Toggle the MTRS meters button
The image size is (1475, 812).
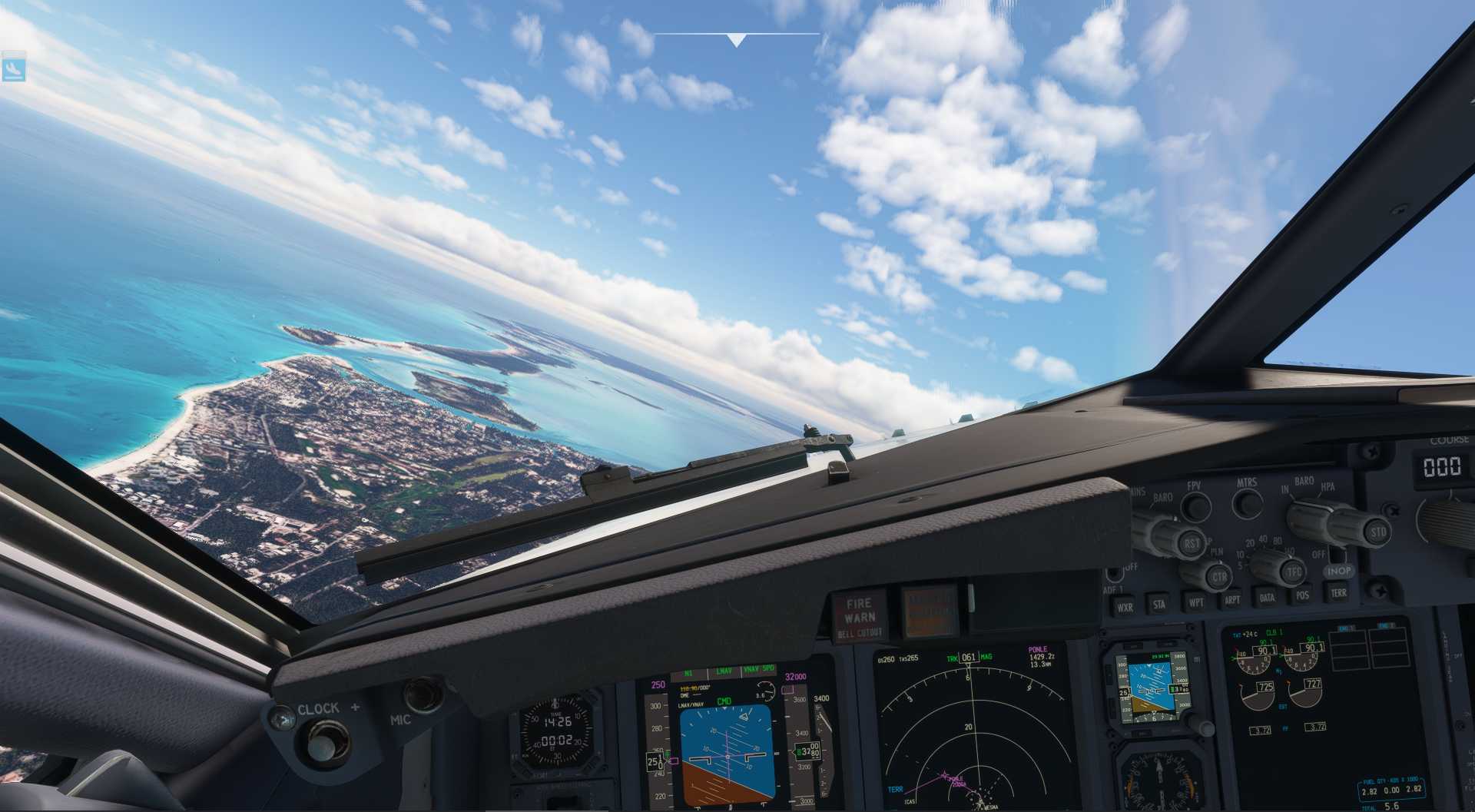1247,502
